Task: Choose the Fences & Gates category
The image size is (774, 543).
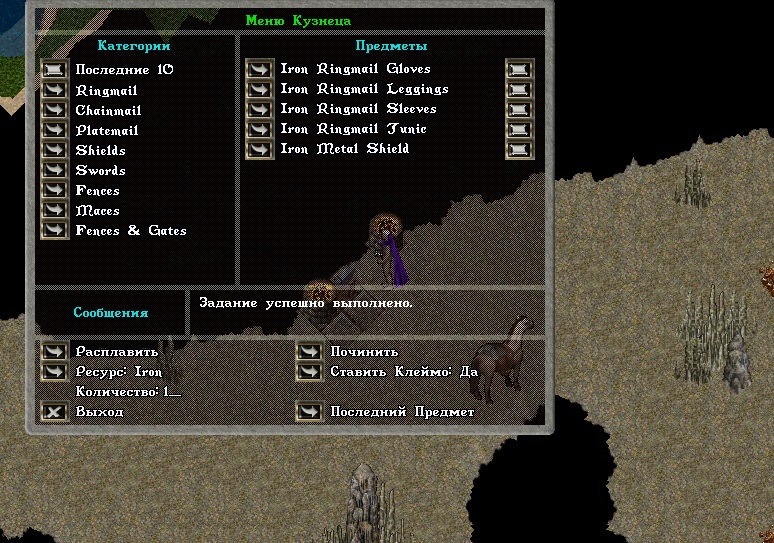Action: [x=54, y=230]
